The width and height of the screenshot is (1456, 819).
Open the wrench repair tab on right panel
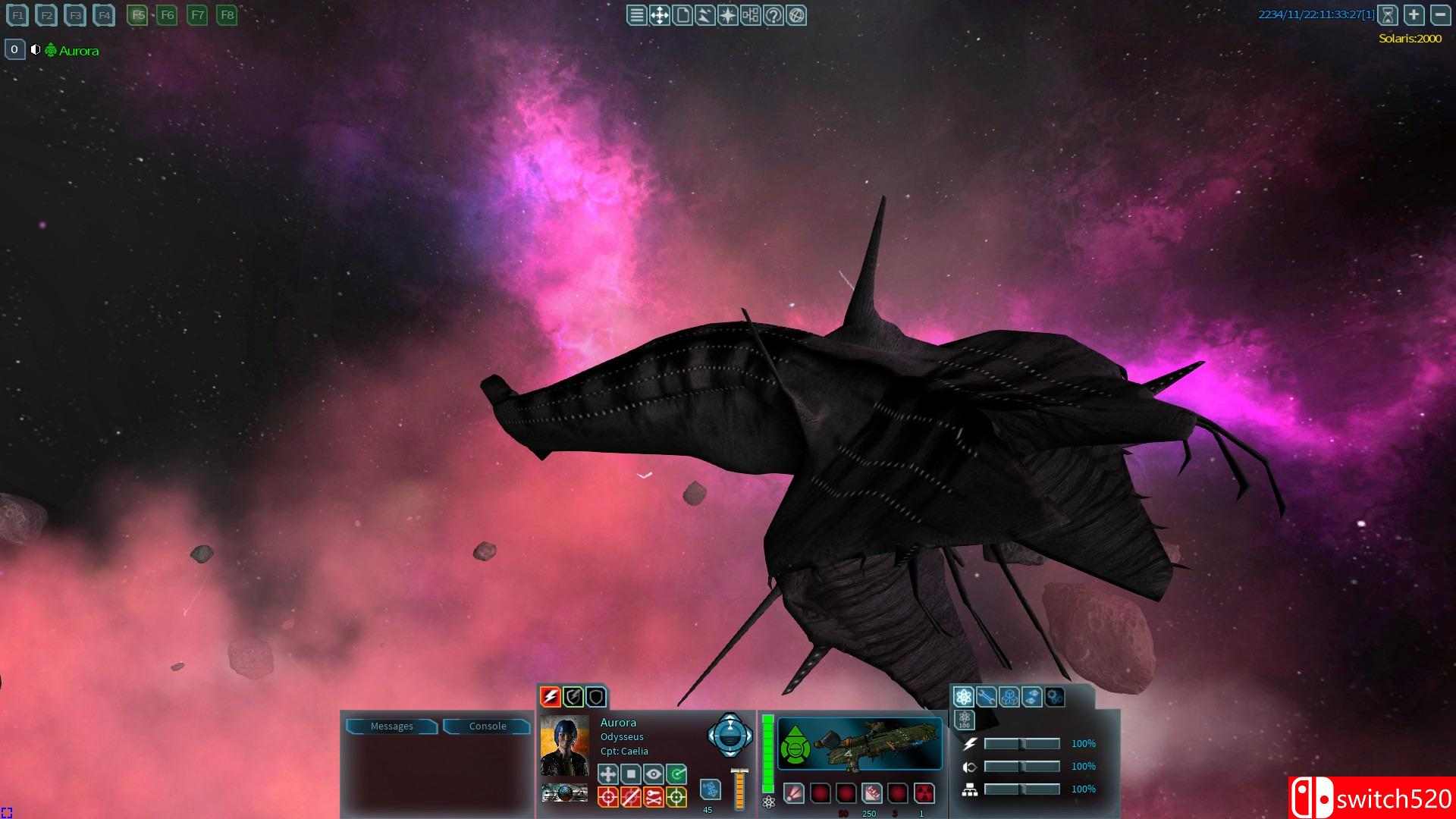[986, 696]
